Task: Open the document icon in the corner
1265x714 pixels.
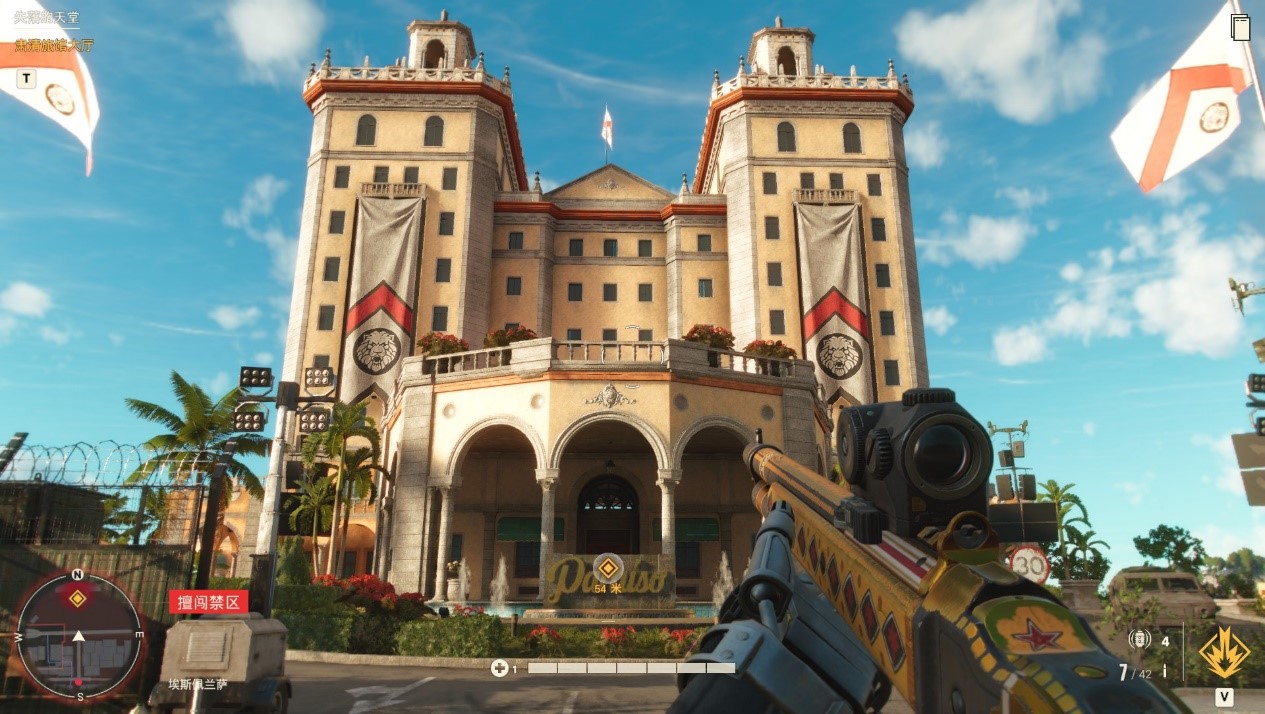Action: point(1241,26)
